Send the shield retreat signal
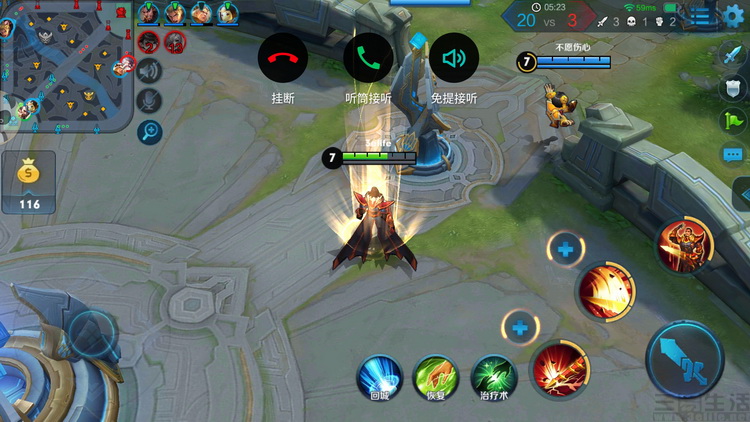 (733, 88)
